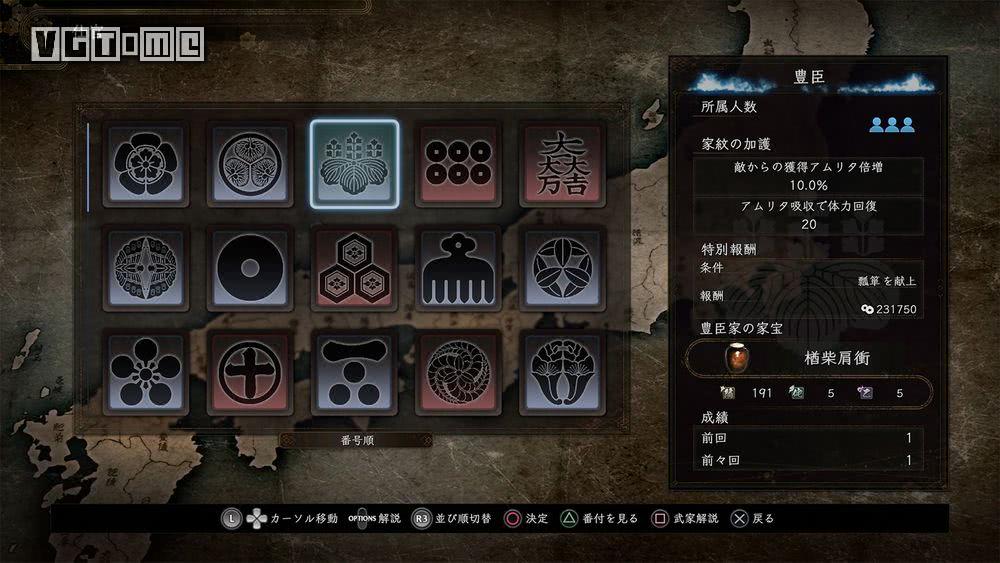Image resolution: width=1000 pixels, height=563 pixels.
Task: Choose the black ring circle crest
Action: (x=250, y=268)
